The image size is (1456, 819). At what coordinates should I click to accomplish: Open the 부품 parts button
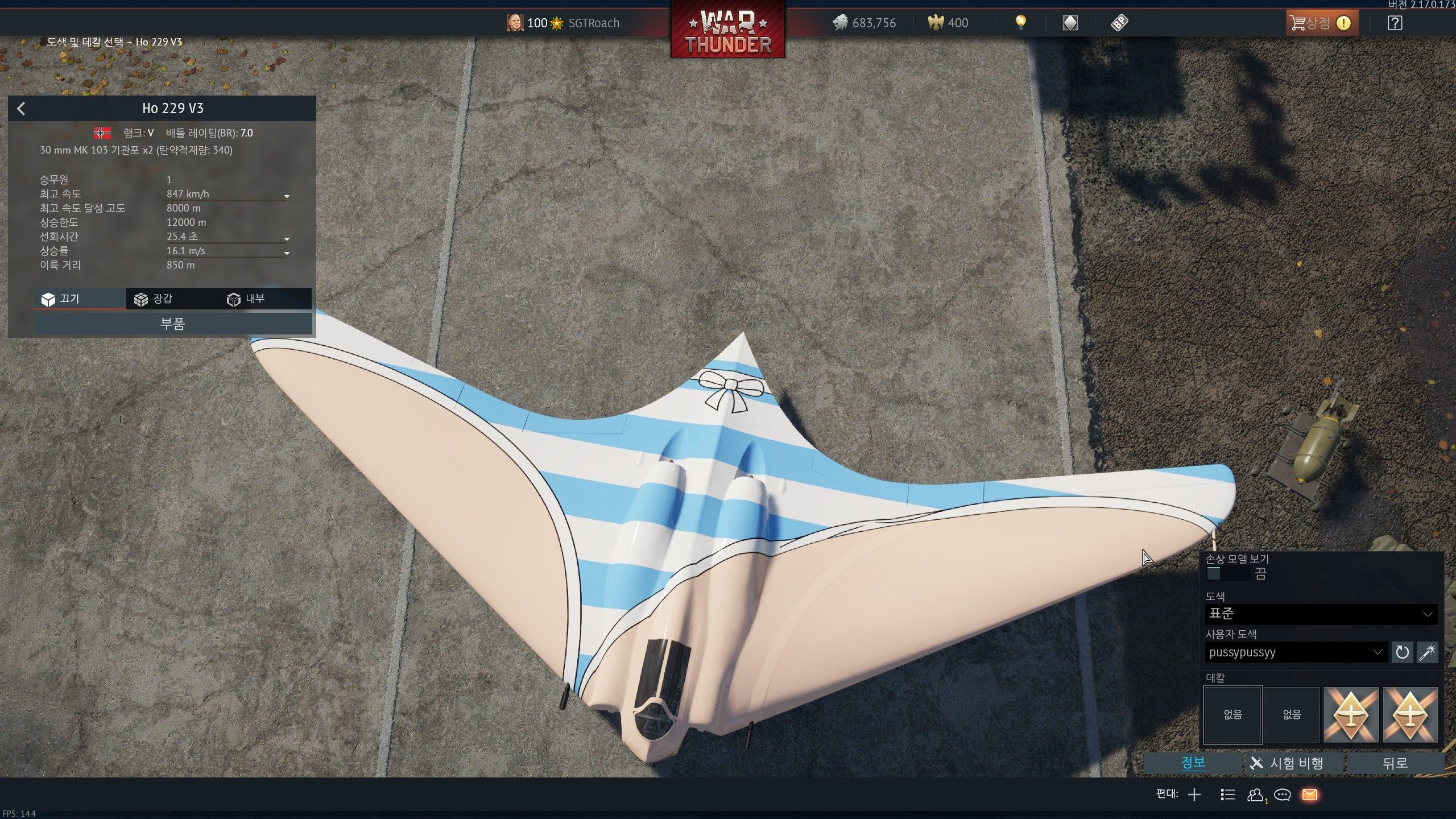[172, 324]
